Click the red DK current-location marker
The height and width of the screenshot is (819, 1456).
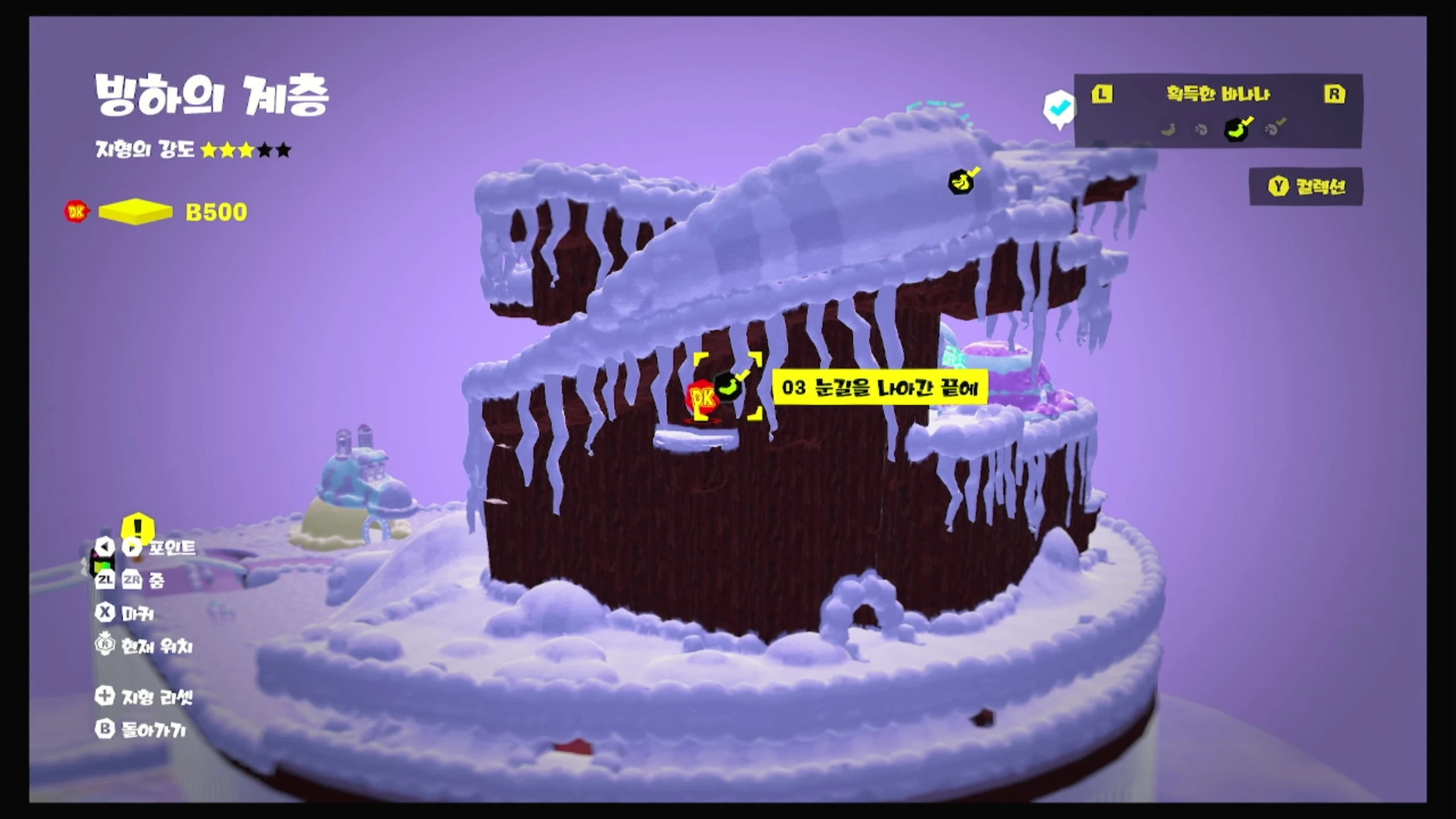coord(701,399)
